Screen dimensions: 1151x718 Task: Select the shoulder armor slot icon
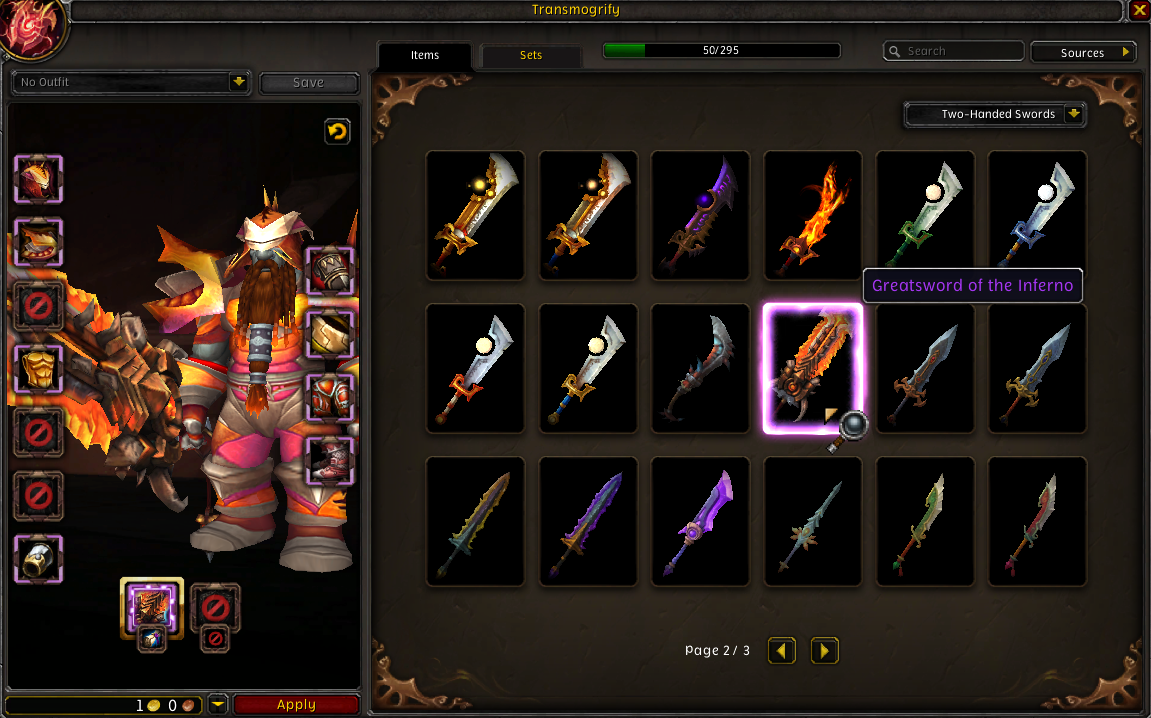pos(39,243)
